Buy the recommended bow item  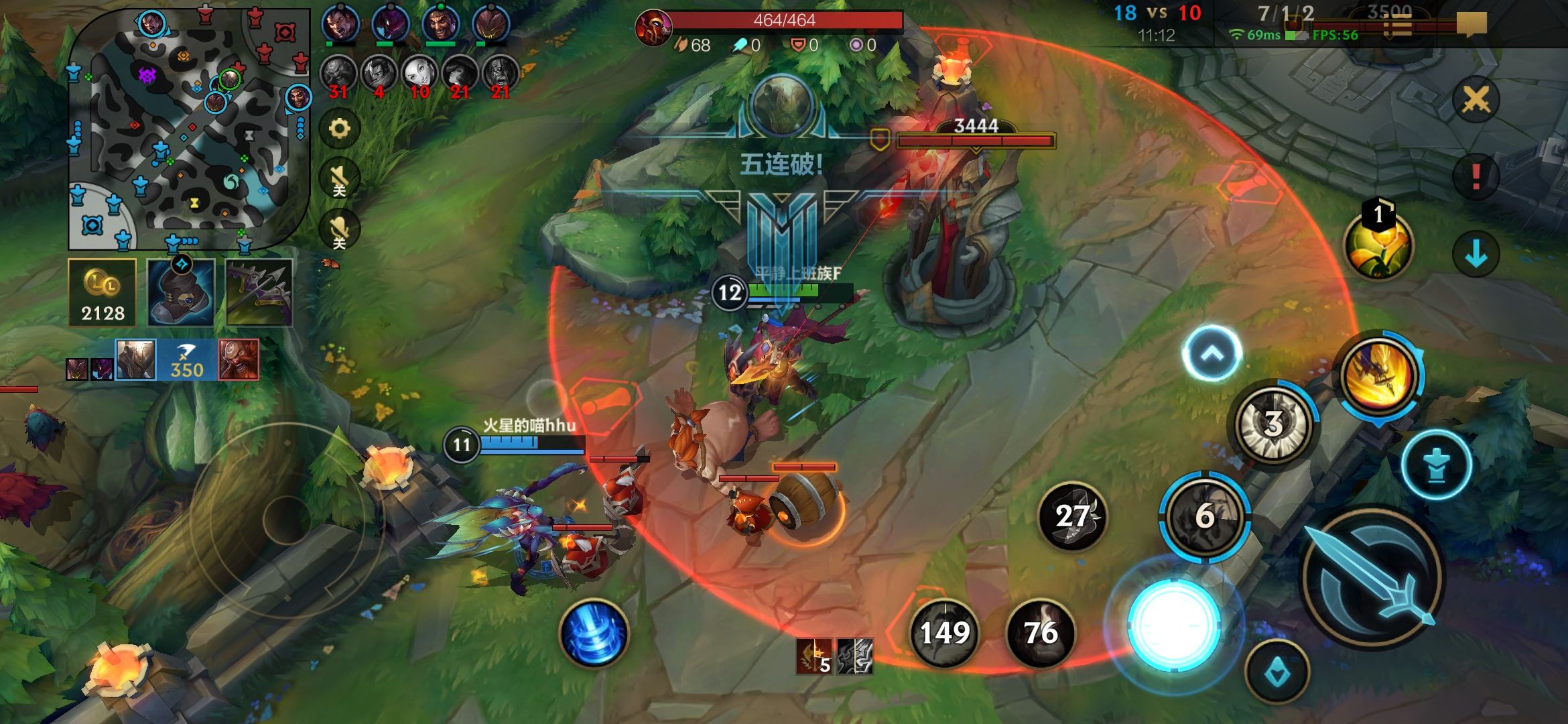(x=259, y=293)
